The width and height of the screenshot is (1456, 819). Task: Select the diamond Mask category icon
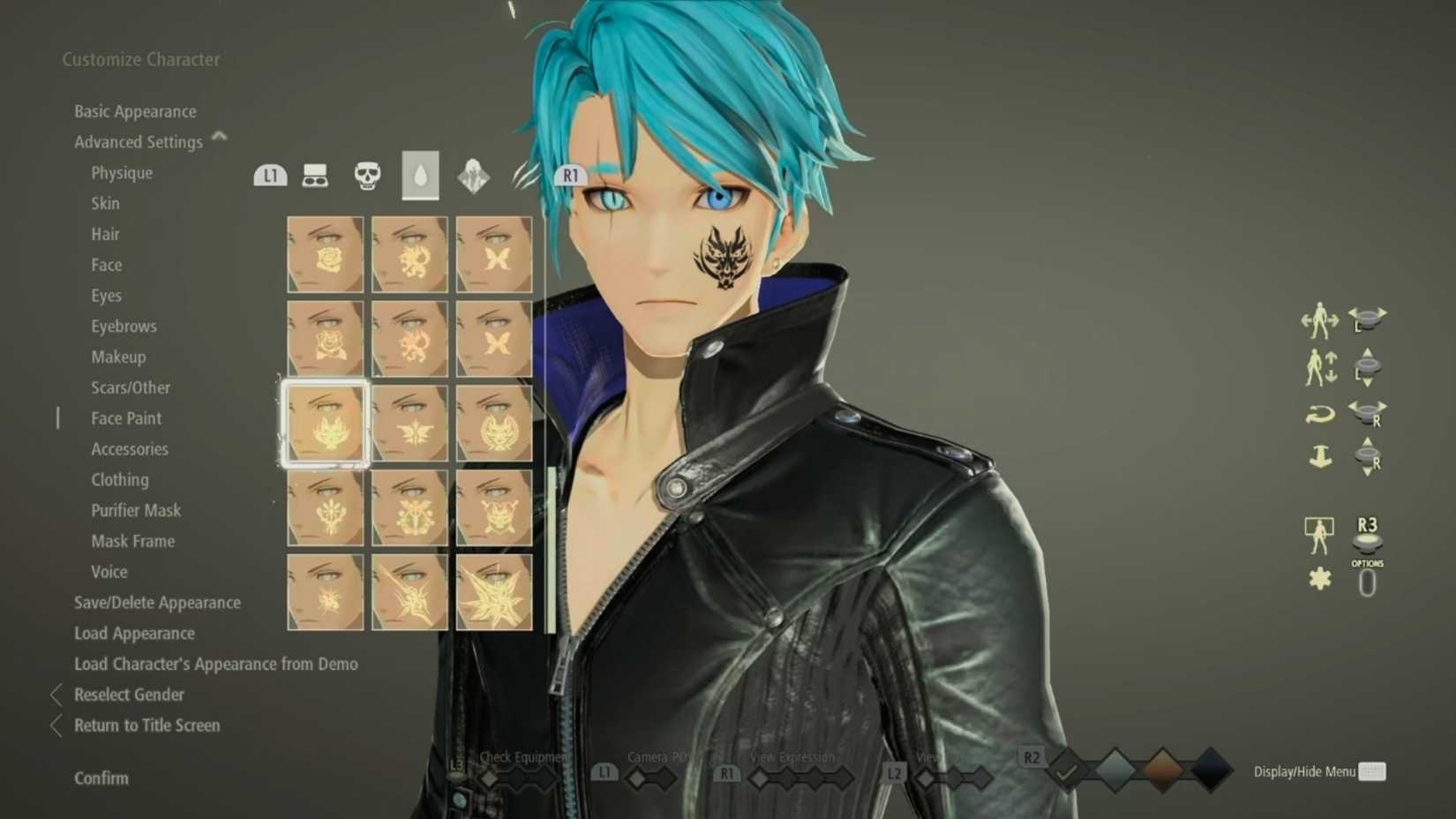click(x=474, y=176)
